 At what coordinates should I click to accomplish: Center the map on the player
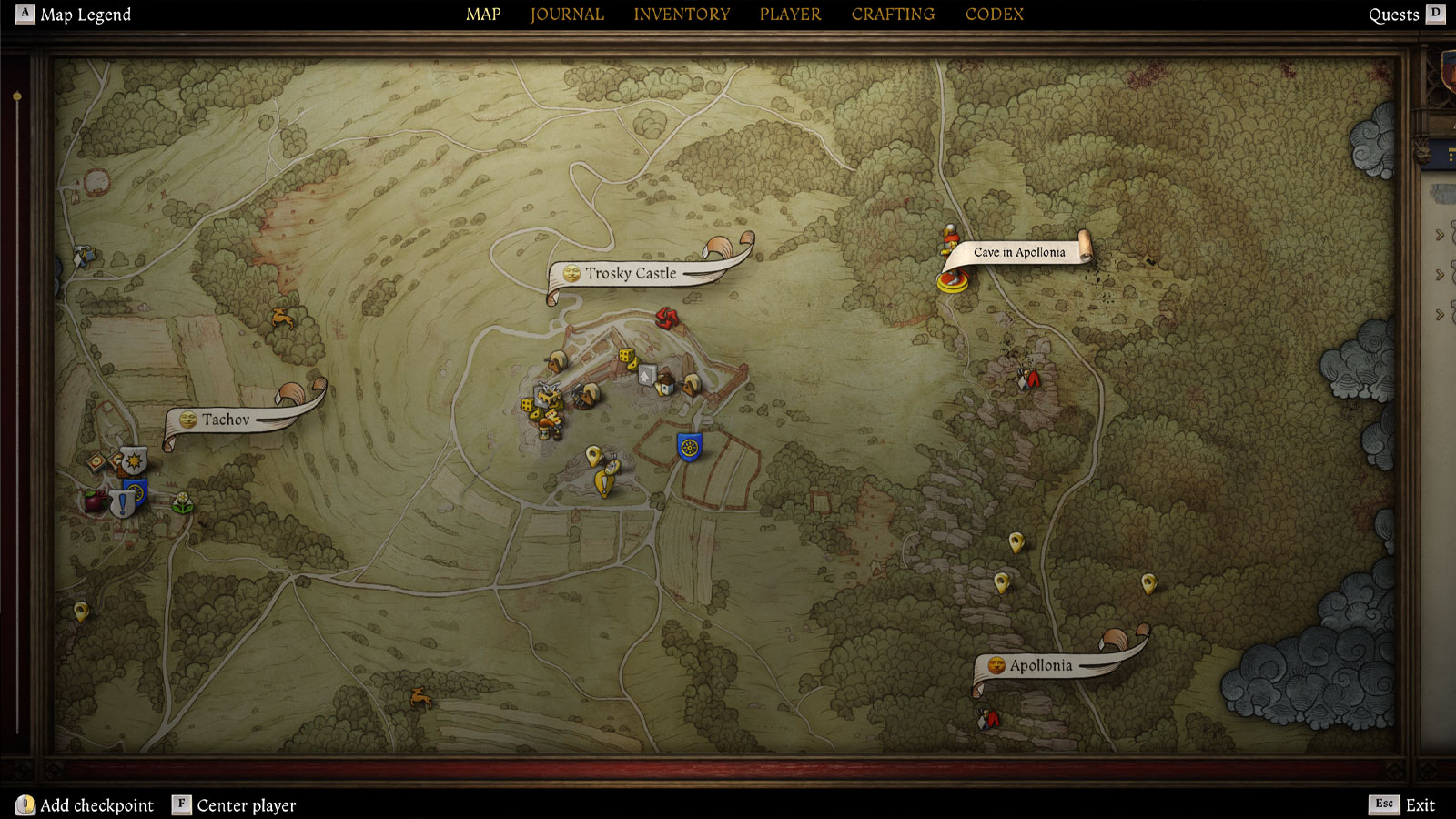[235, 805]
